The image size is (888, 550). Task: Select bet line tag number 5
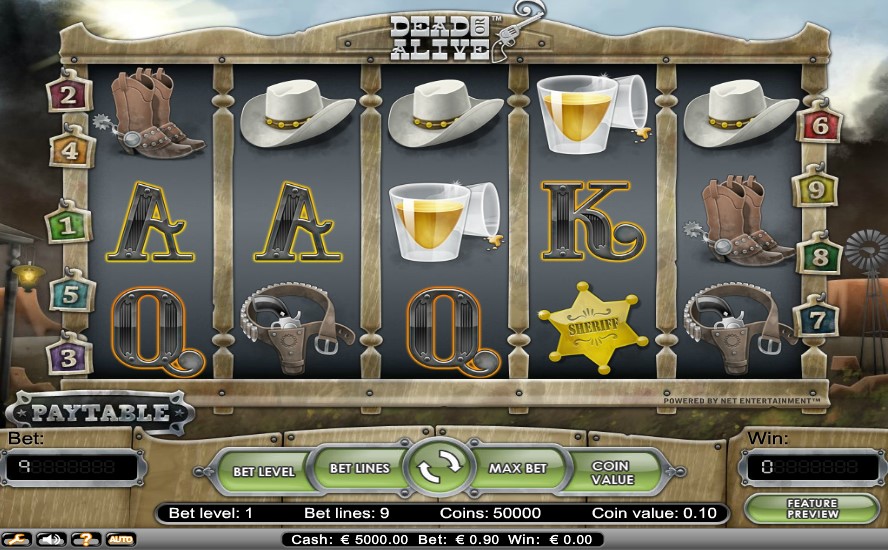tap(70, 296)
